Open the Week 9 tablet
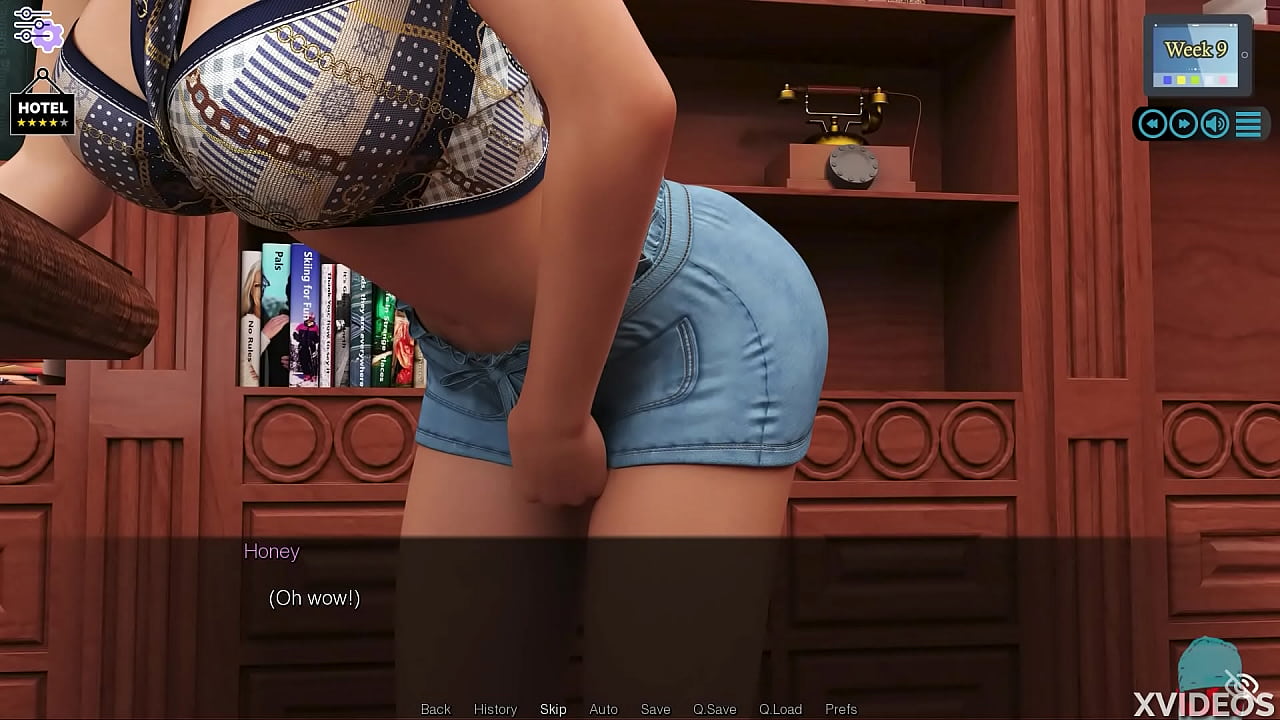Screen dimensions: 1280x720 1196,55
